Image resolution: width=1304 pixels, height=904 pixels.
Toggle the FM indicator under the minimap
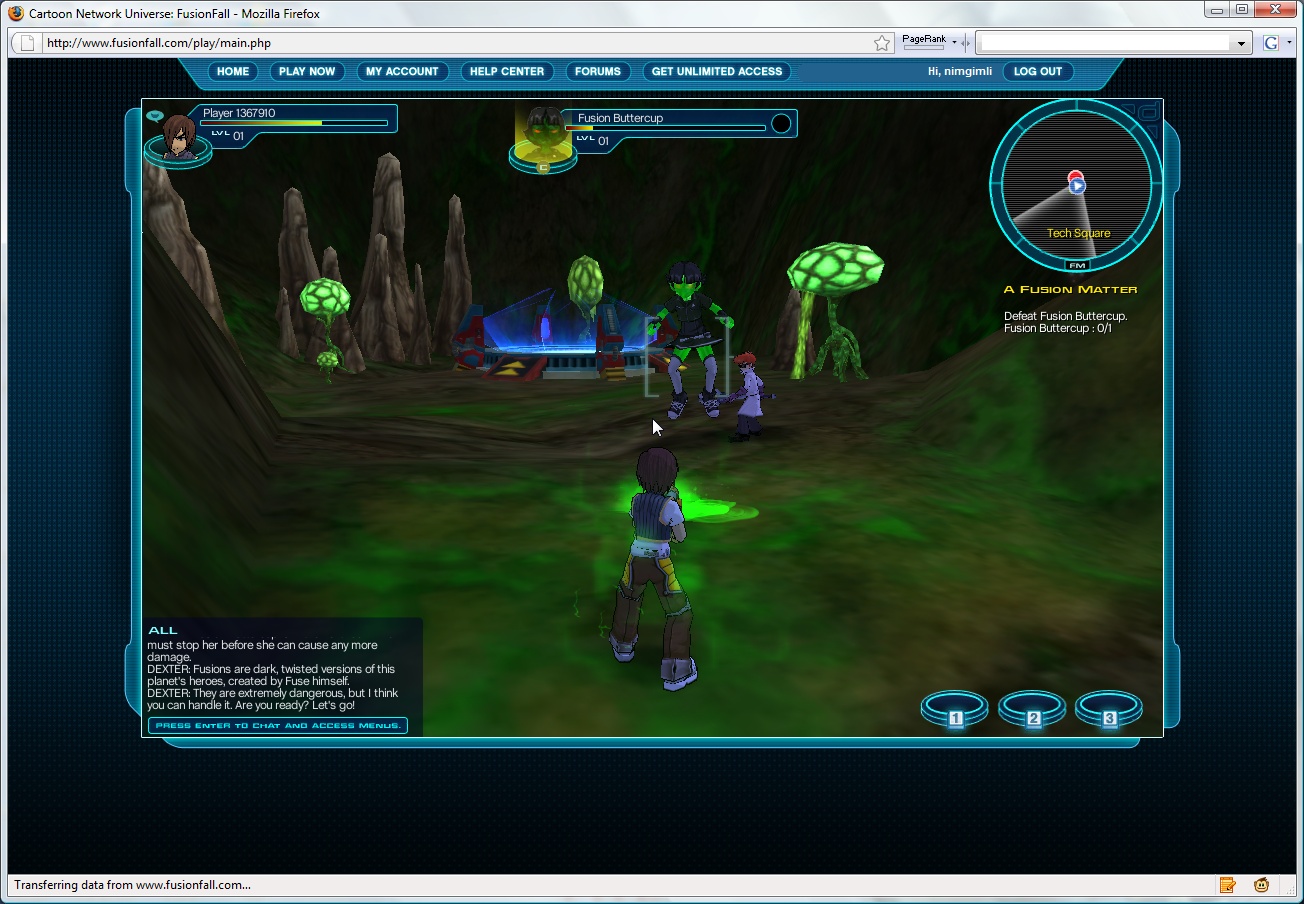(1077, 265)
